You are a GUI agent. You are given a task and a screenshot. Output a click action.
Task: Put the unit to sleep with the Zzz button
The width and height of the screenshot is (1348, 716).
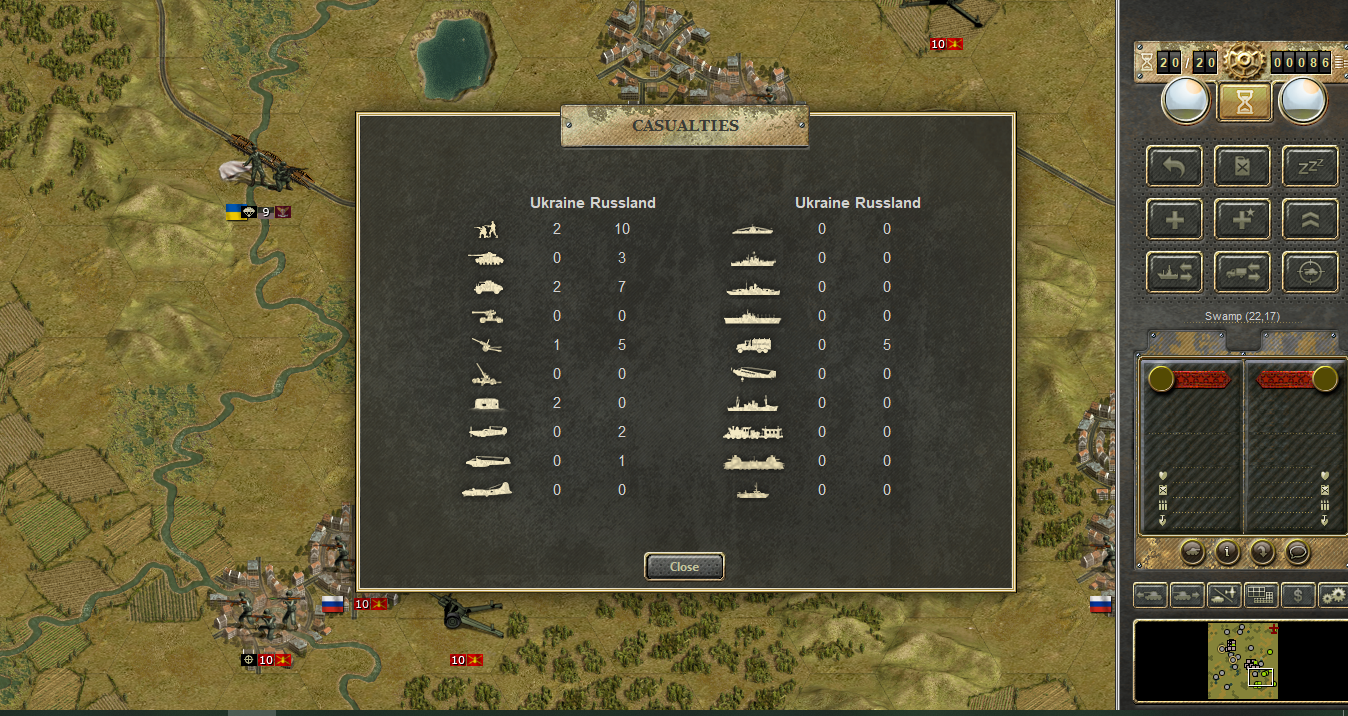tap(1309, 166)
